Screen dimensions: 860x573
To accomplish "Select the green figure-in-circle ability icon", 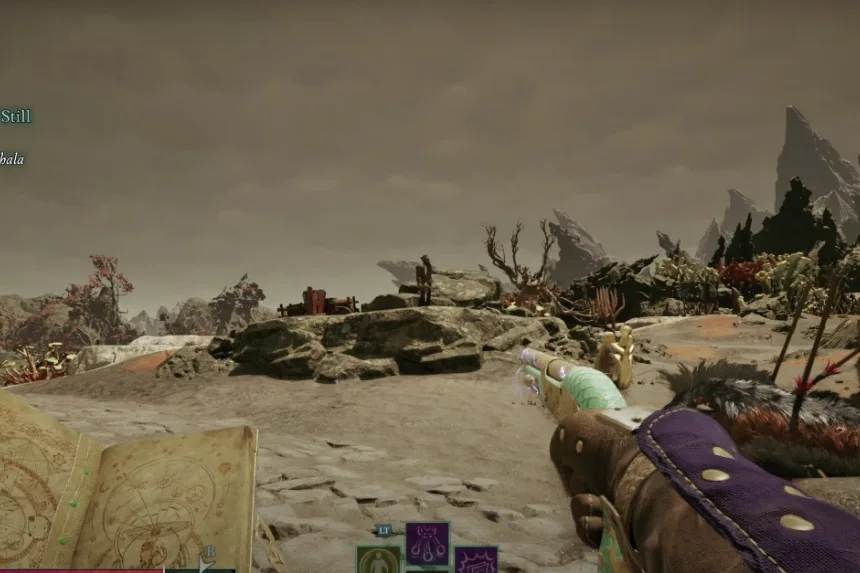I will coord(378,560).
